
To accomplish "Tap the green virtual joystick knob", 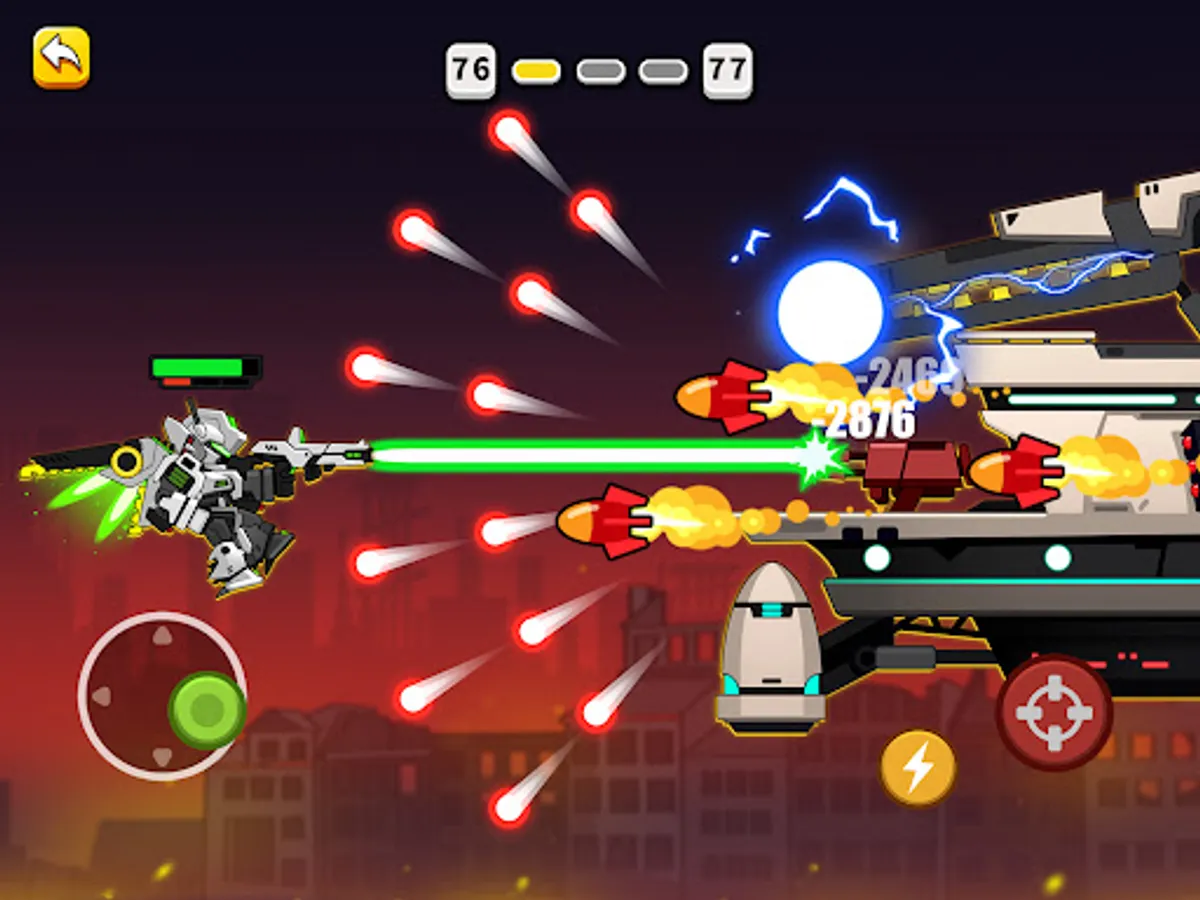I will tap(207, 710).
